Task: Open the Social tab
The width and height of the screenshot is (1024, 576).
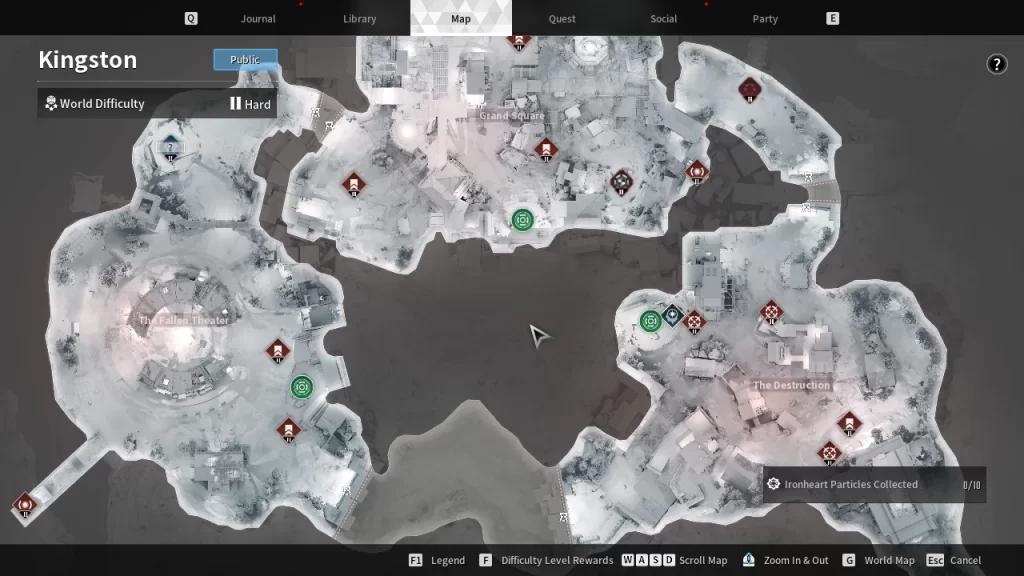Action: pyautogui.click(x=663, y=19)
